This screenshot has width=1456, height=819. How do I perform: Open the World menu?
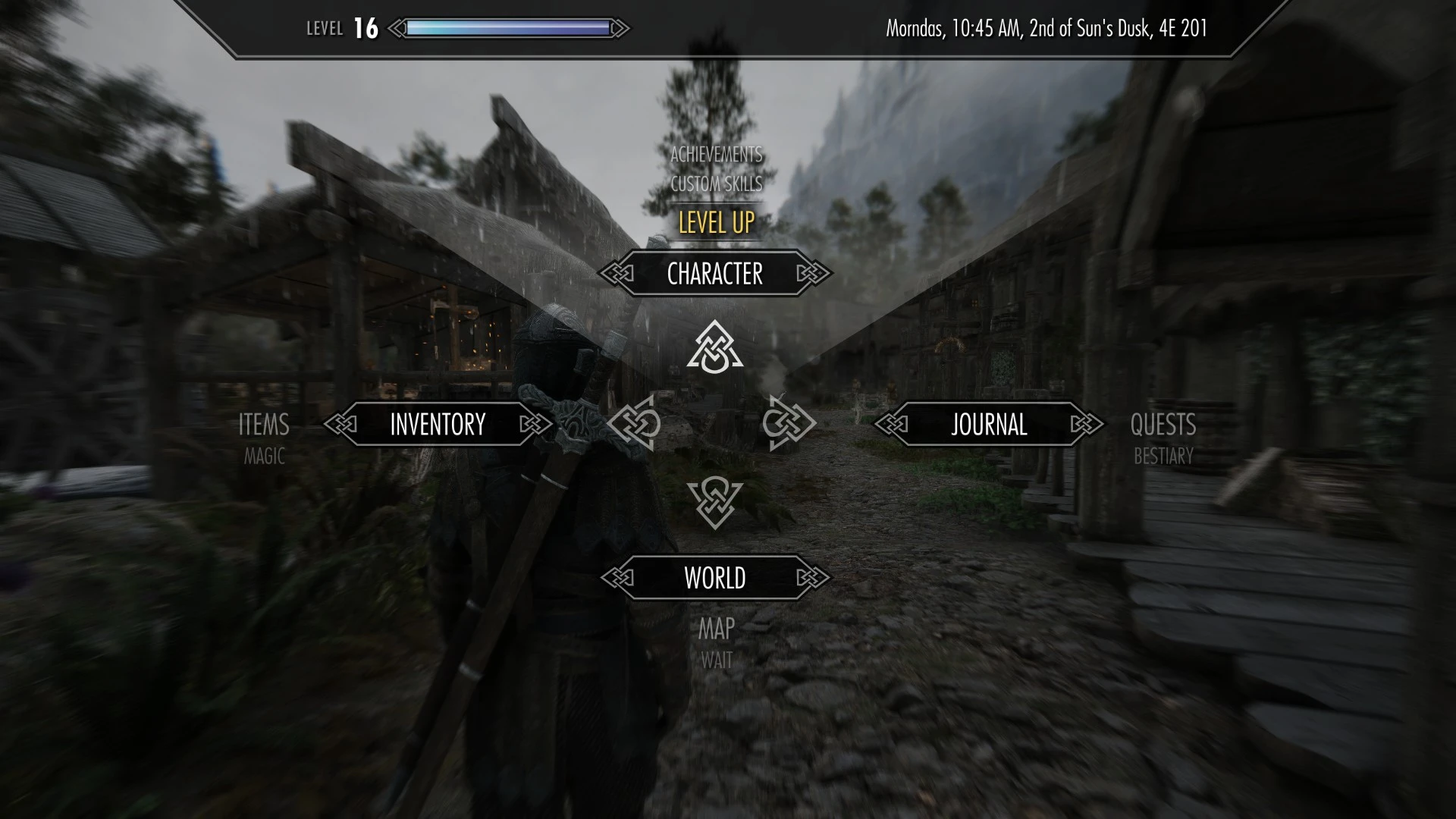pyautogui.click(x=714, y=578)
